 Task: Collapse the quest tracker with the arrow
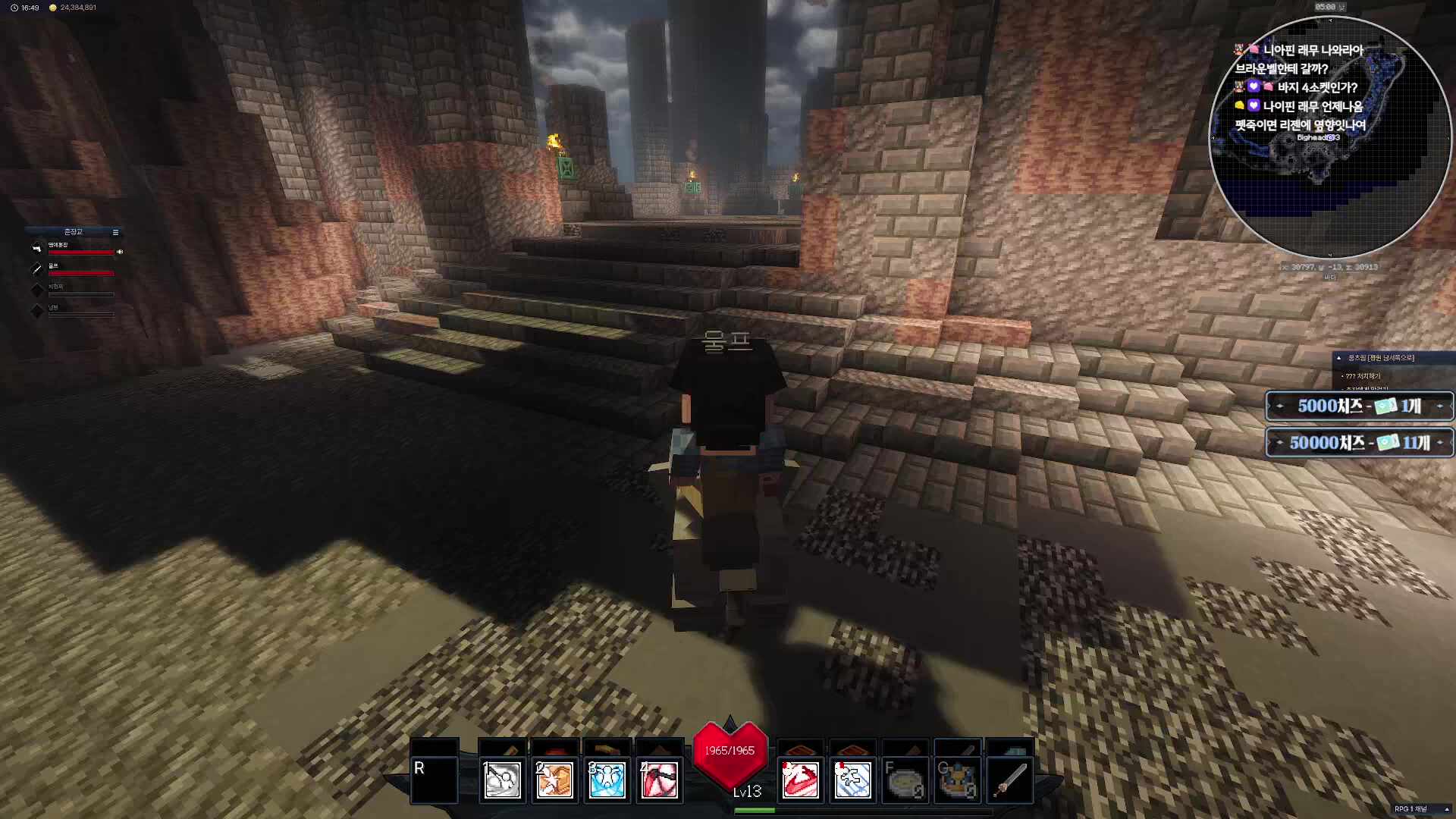click(x=1338, y=358)
